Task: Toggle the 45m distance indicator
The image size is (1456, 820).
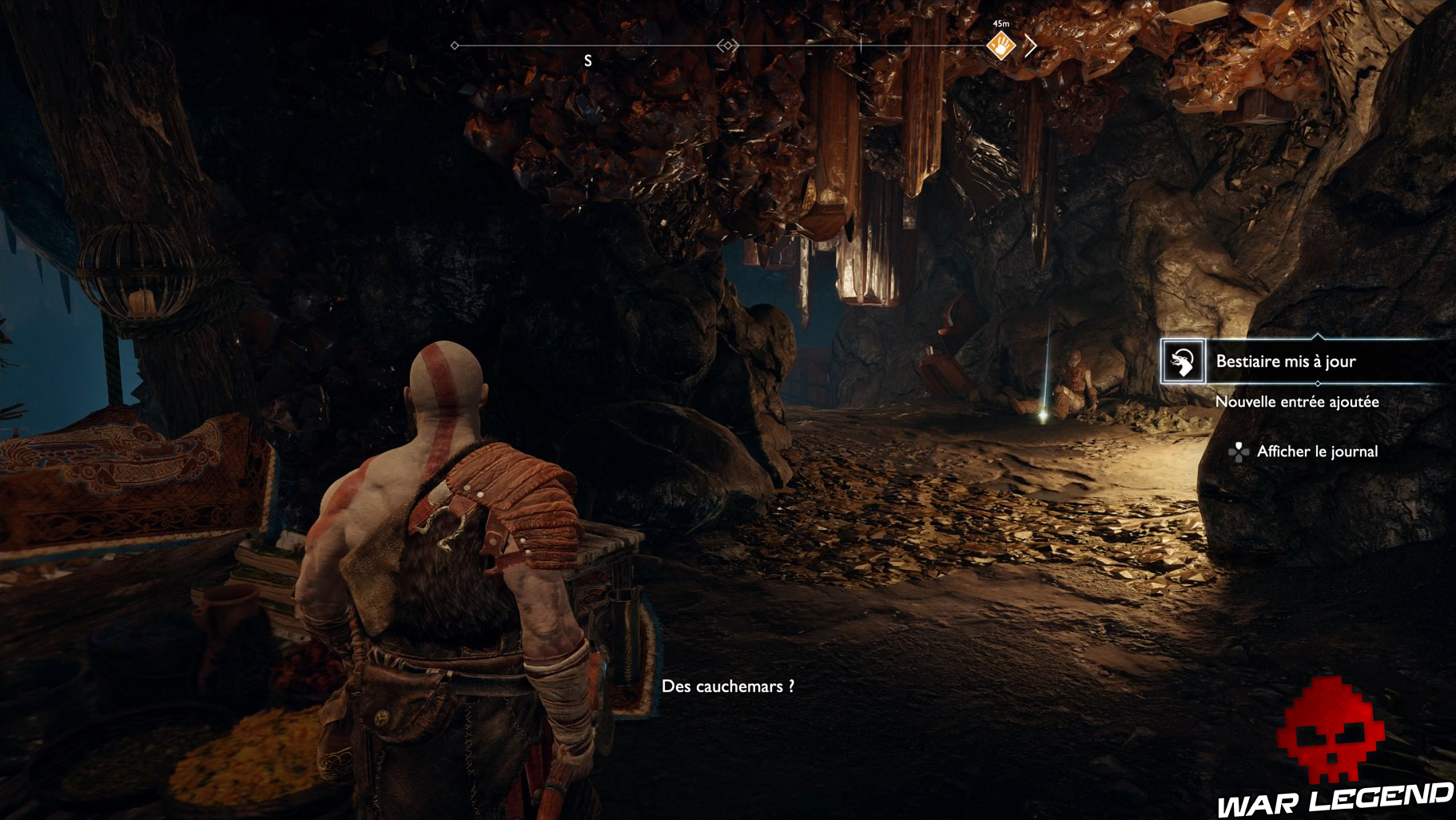Action: [x=1001, y=23]
